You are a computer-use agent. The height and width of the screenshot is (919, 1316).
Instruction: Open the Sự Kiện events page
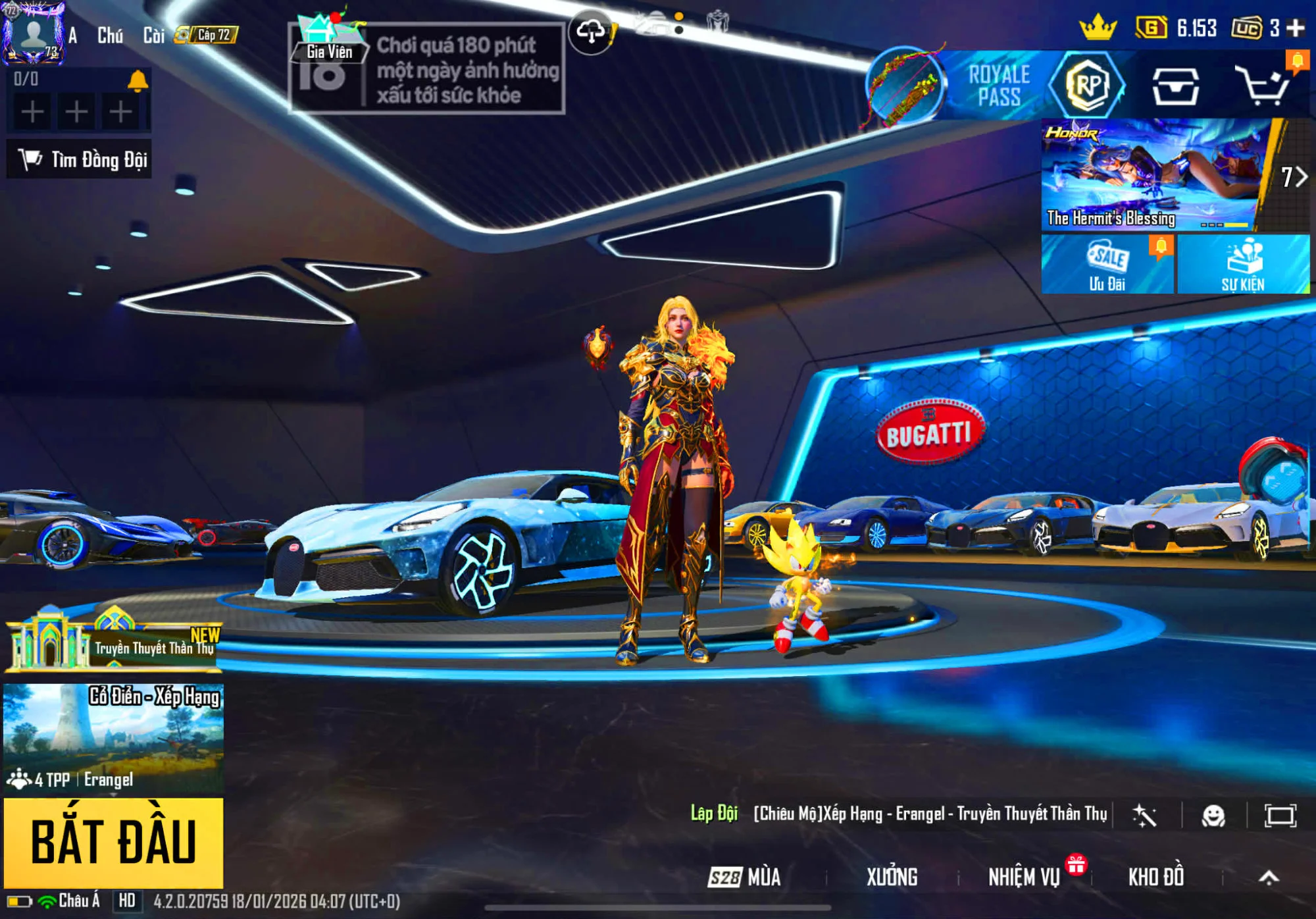[x=1243, y=265]
